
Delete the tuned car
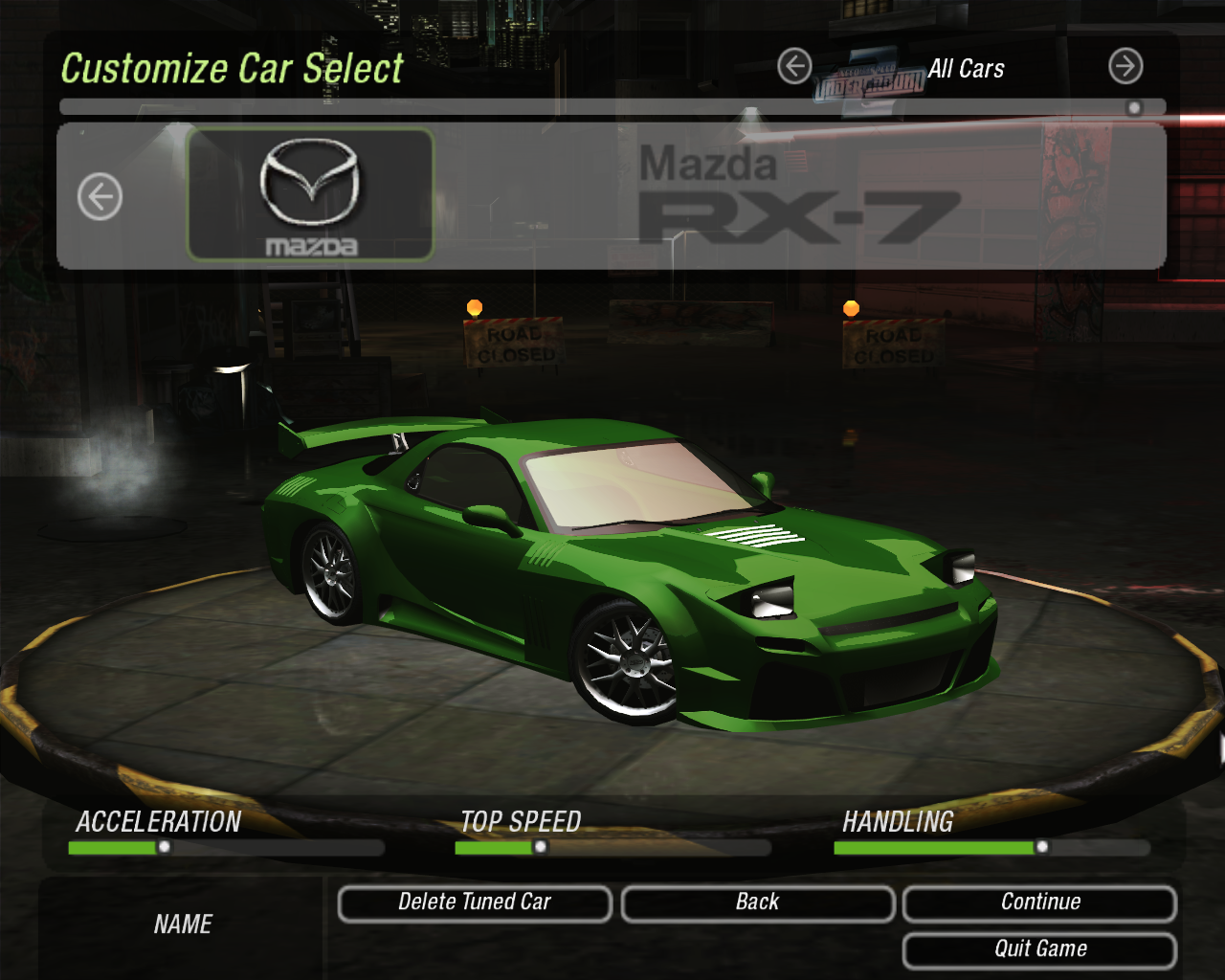click(475, 903)
